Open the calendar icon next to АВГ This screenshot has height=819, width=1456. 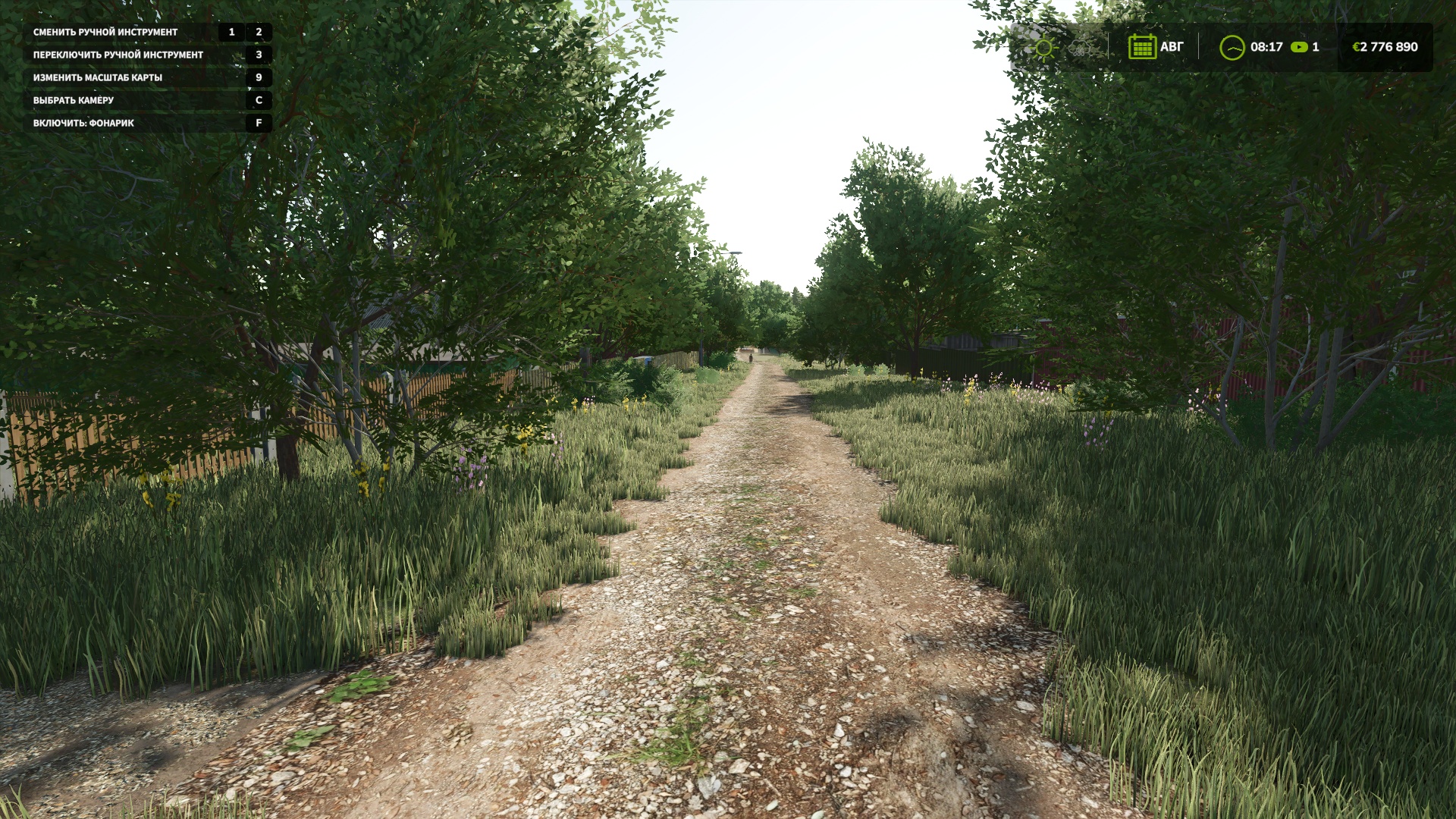pos(1144,47)
